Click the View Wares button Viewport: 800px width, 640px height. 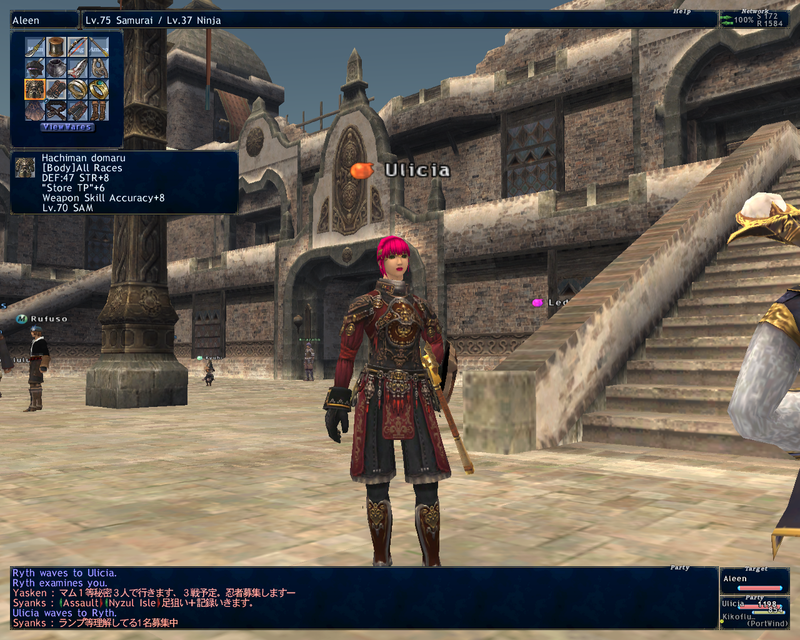click(66, 127)
